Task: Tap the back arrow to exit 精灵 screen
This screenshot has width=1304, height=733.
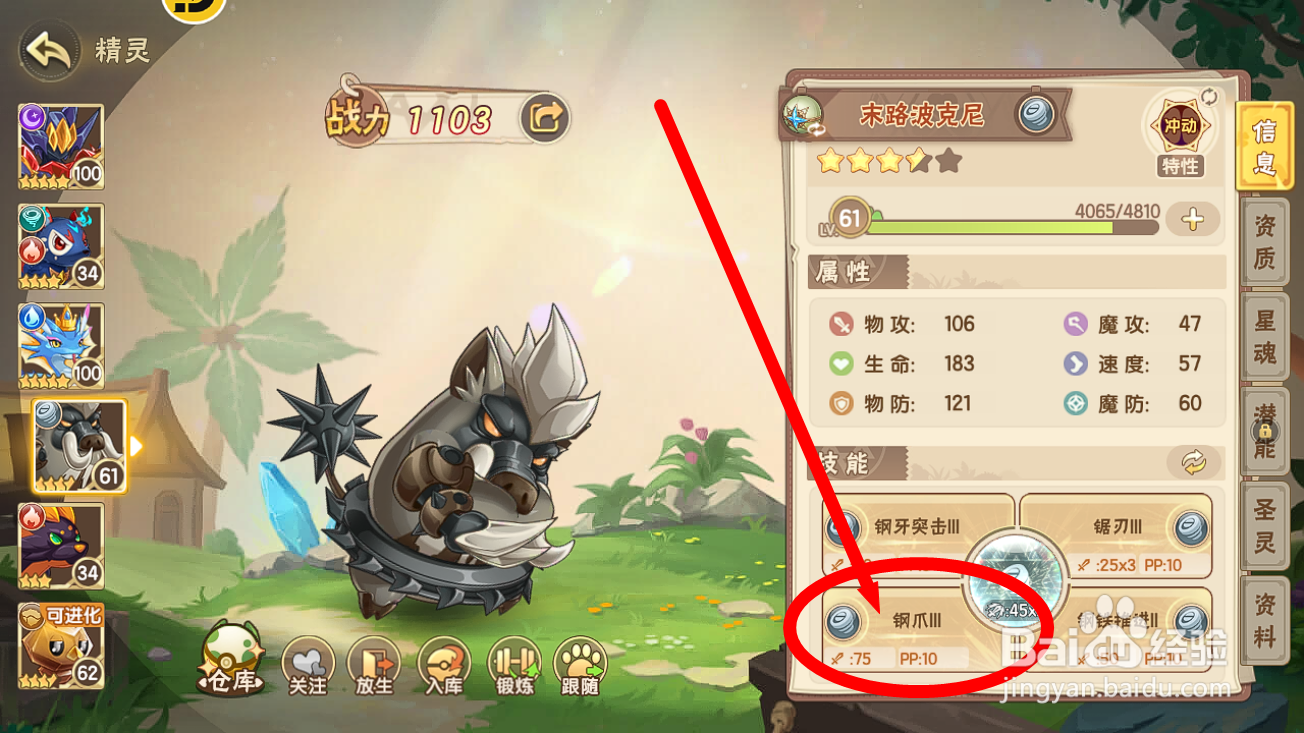Action: (46, 48)
